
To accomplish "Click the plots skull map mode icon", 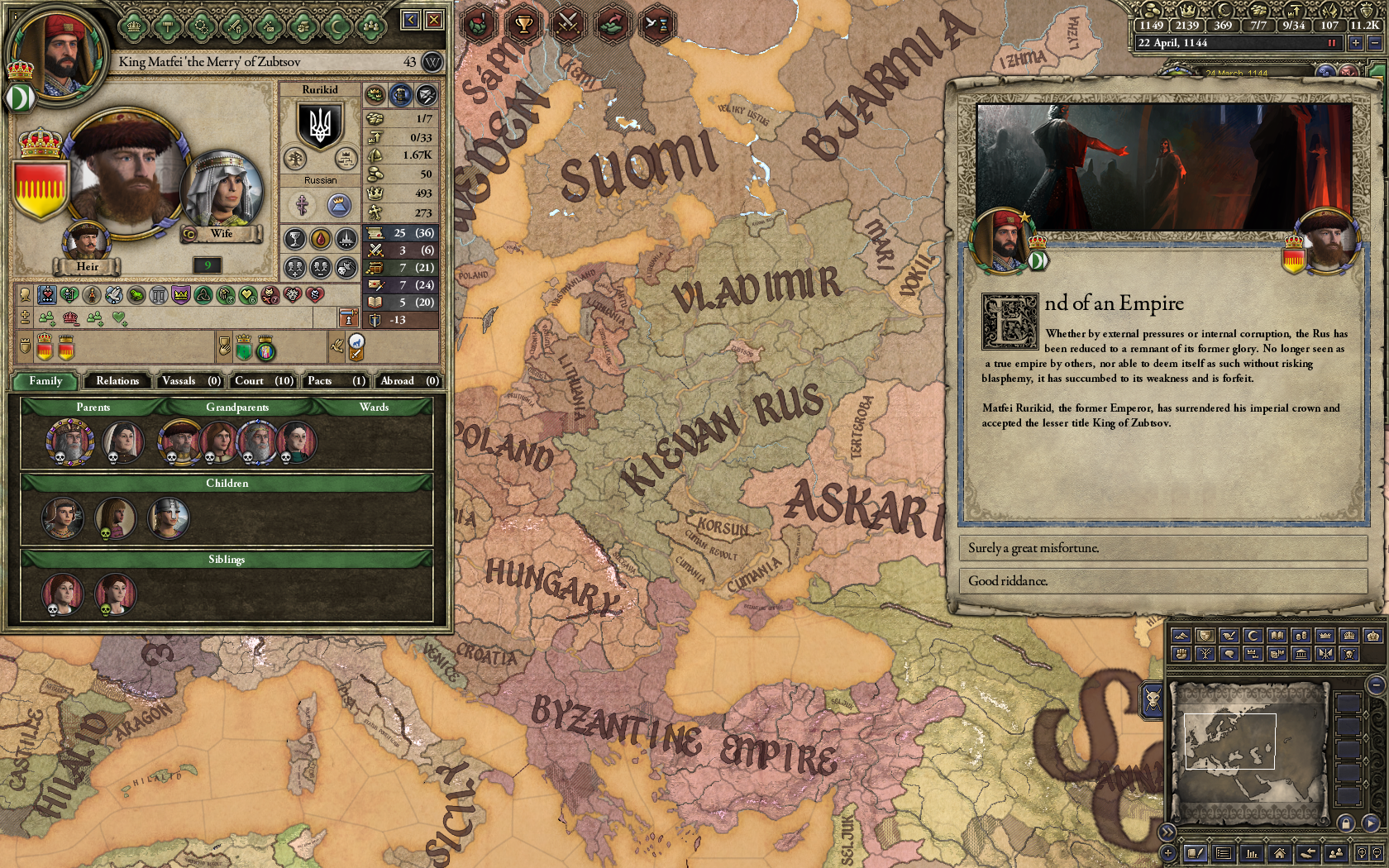I will (x=1349, y=656).
